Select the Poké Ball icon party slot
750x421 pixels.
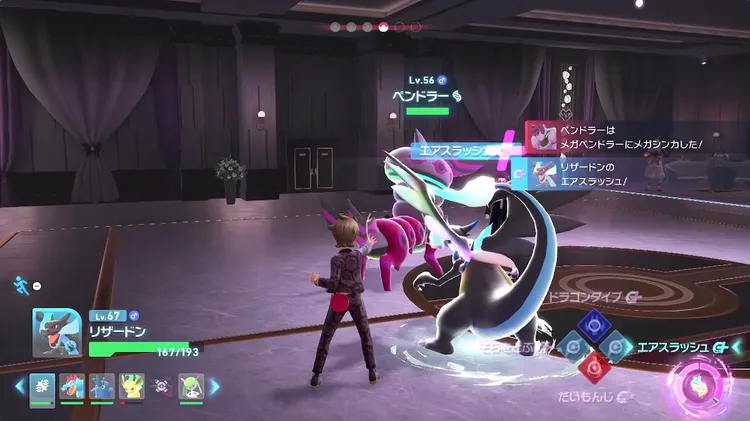(x=161, y=387)
